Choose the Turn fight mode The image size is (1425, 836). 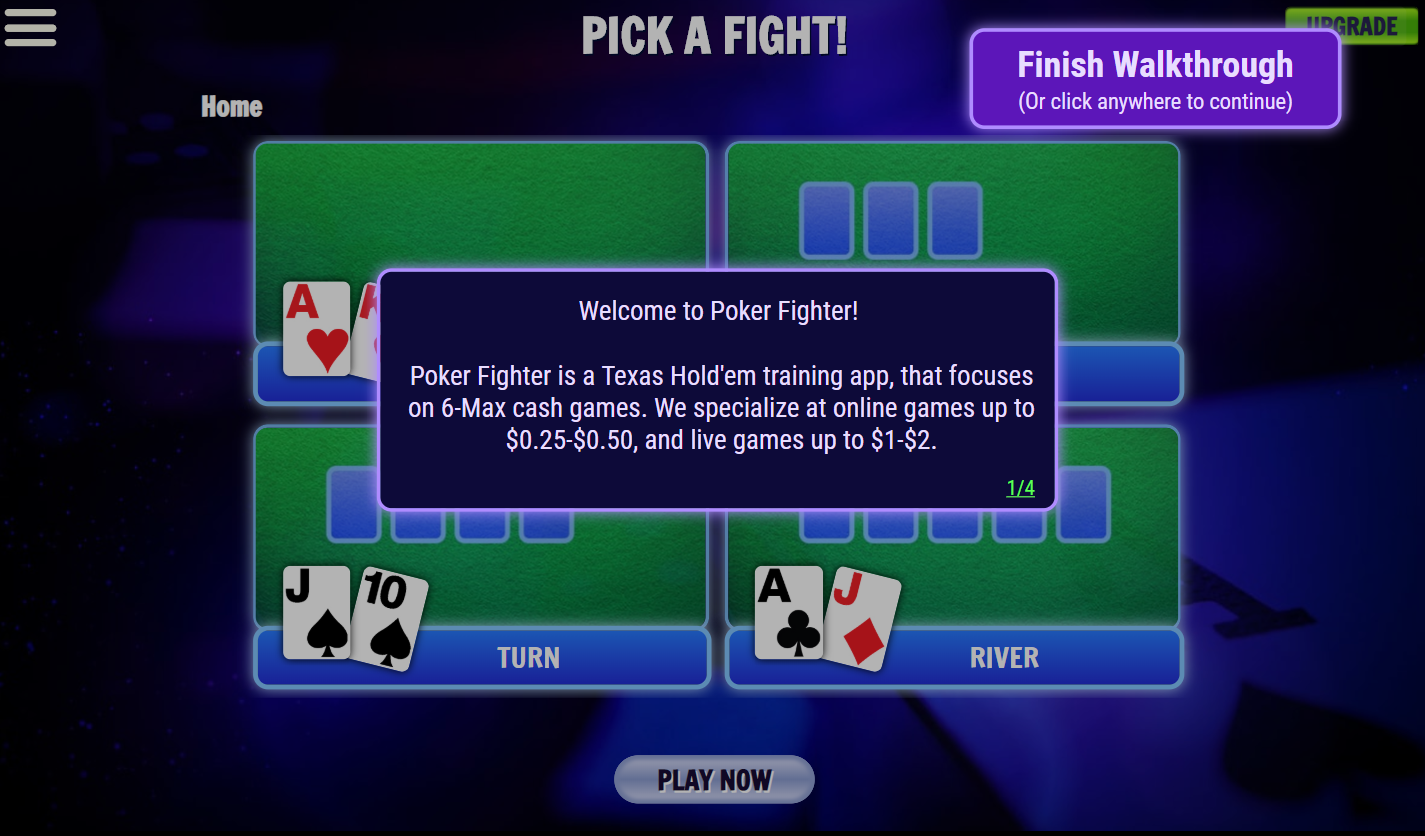pyautogui.click(x=528, y=658)
